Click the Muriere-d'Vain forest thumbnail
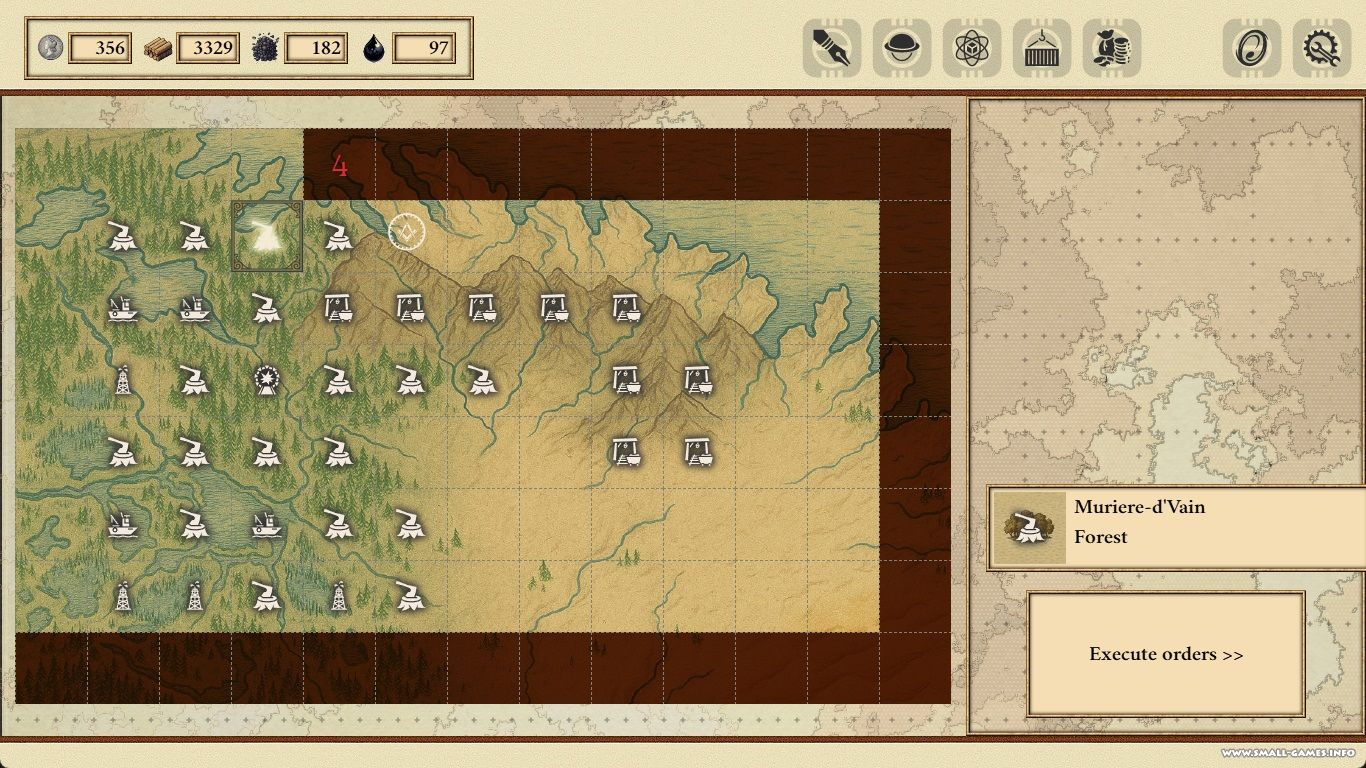 point(1029,527)
